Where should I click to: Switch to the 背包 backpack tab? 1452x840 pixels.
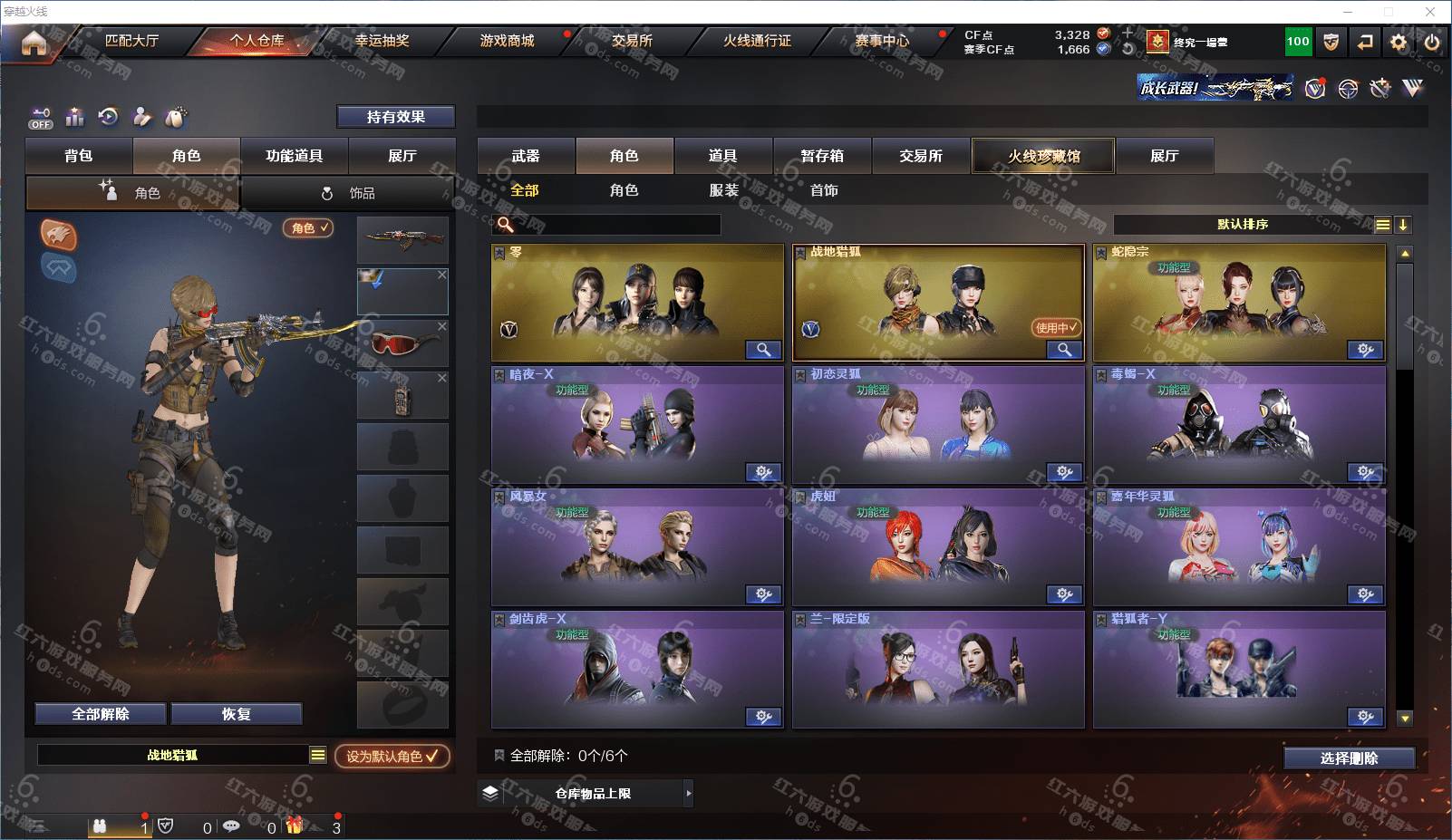[x=79, y=156]
